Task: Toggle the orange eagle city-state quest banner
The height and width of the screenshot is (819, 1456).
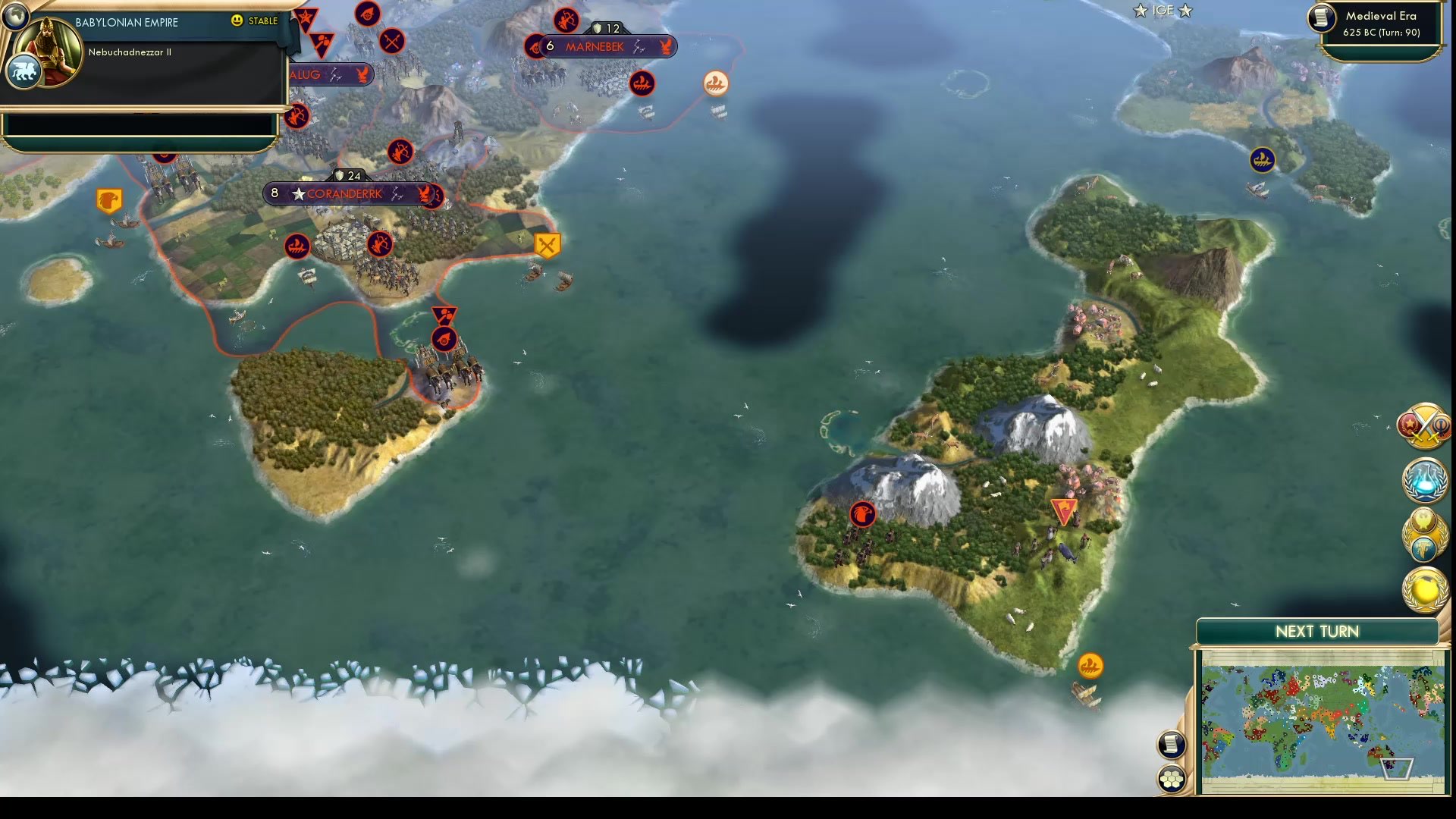Action: (108, 198)
